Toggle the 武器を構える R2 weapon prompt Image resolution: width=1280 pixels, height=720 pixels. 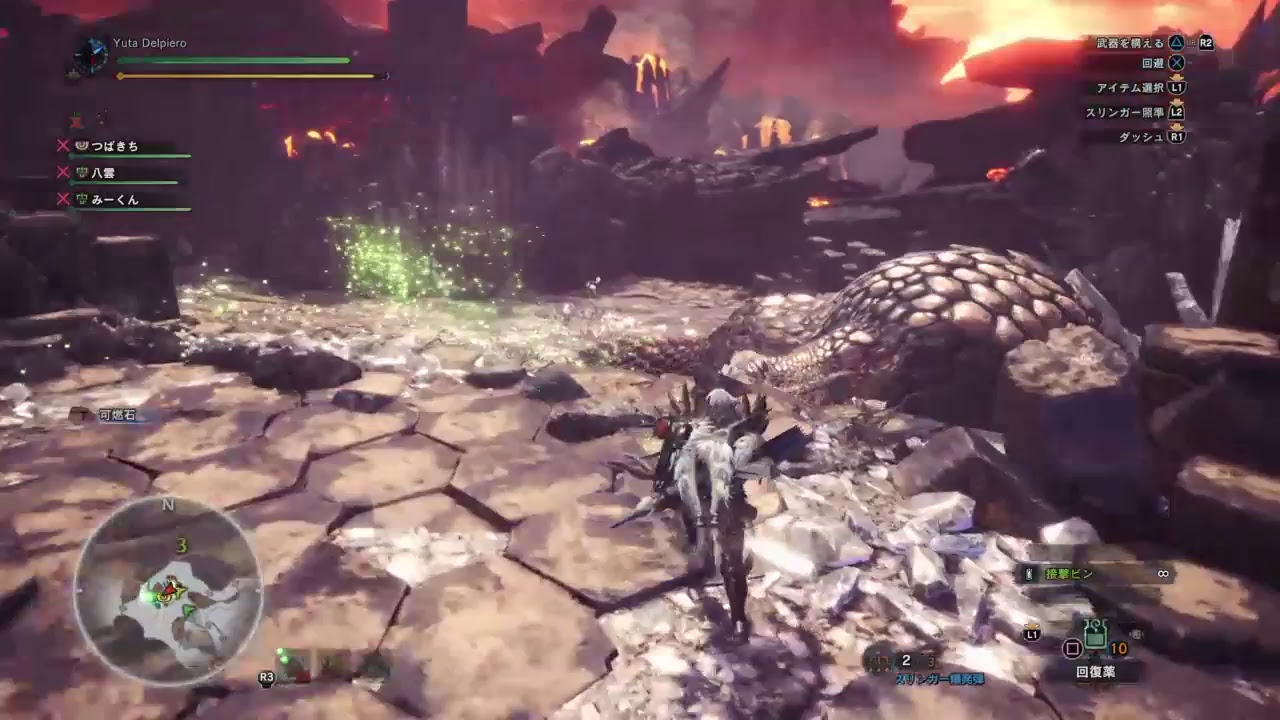coord(1204,45)
